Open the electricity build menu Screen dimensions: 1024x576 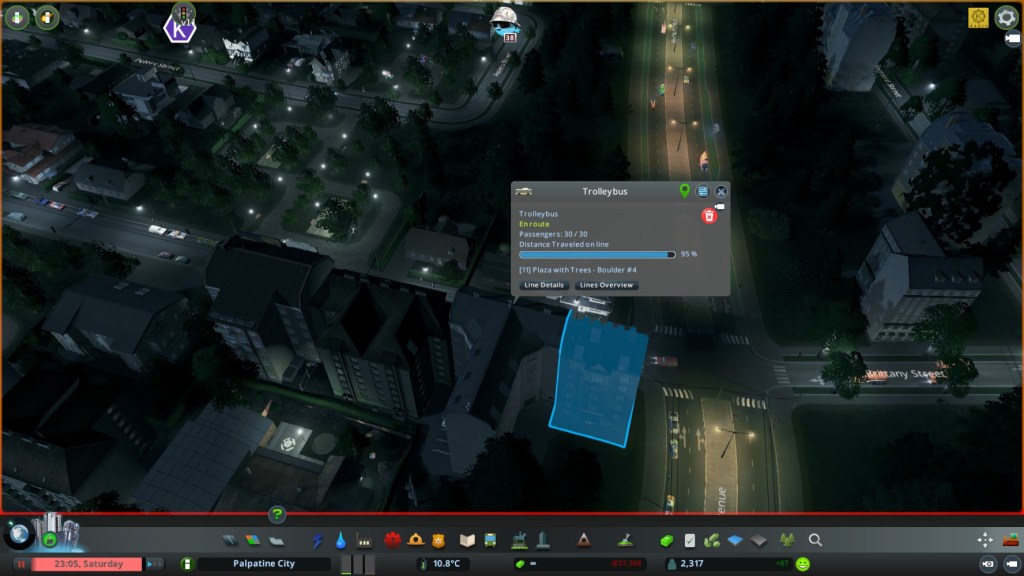coord(318,540)
